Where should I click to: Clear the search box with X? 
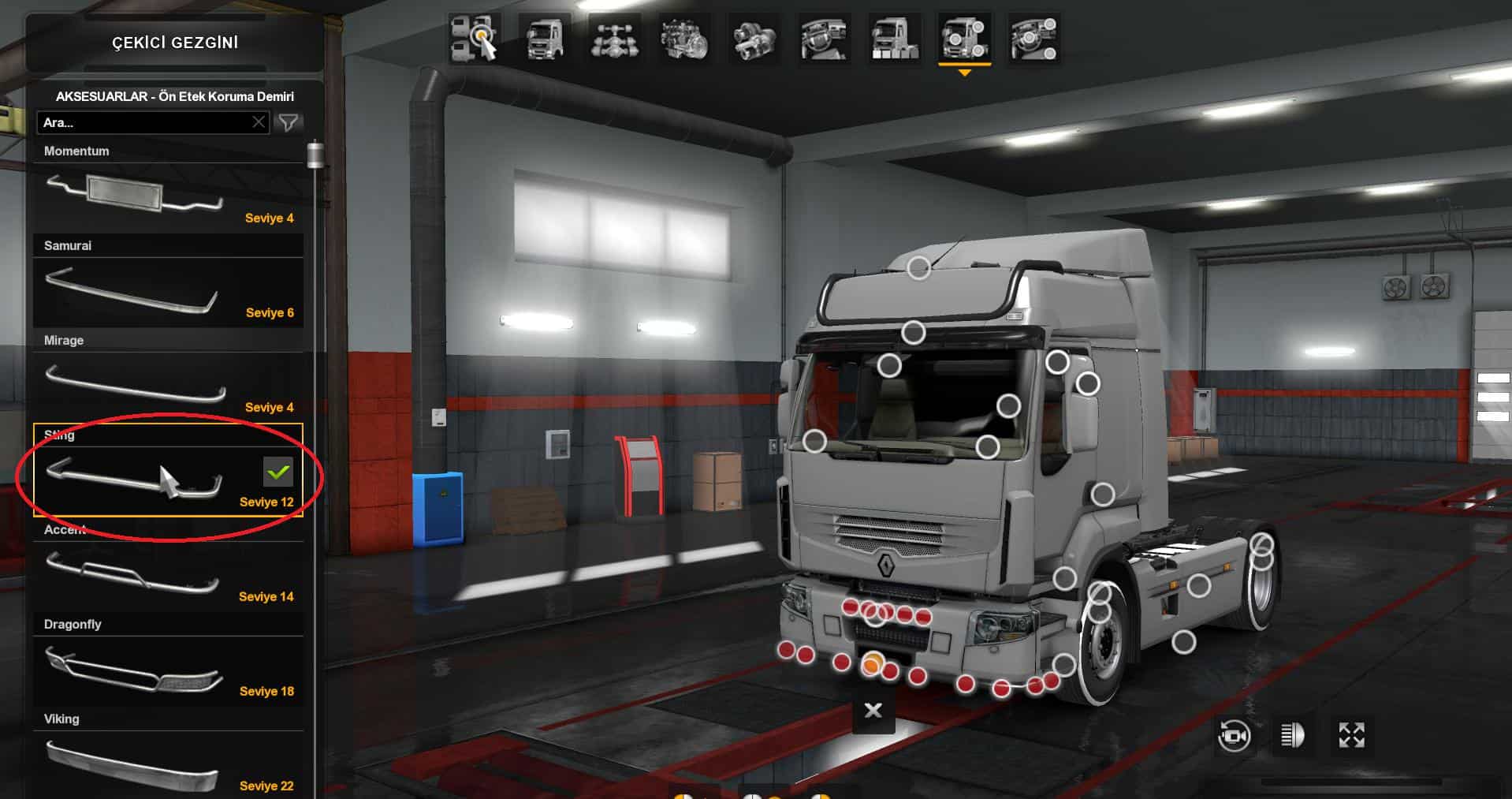[259, 122]
